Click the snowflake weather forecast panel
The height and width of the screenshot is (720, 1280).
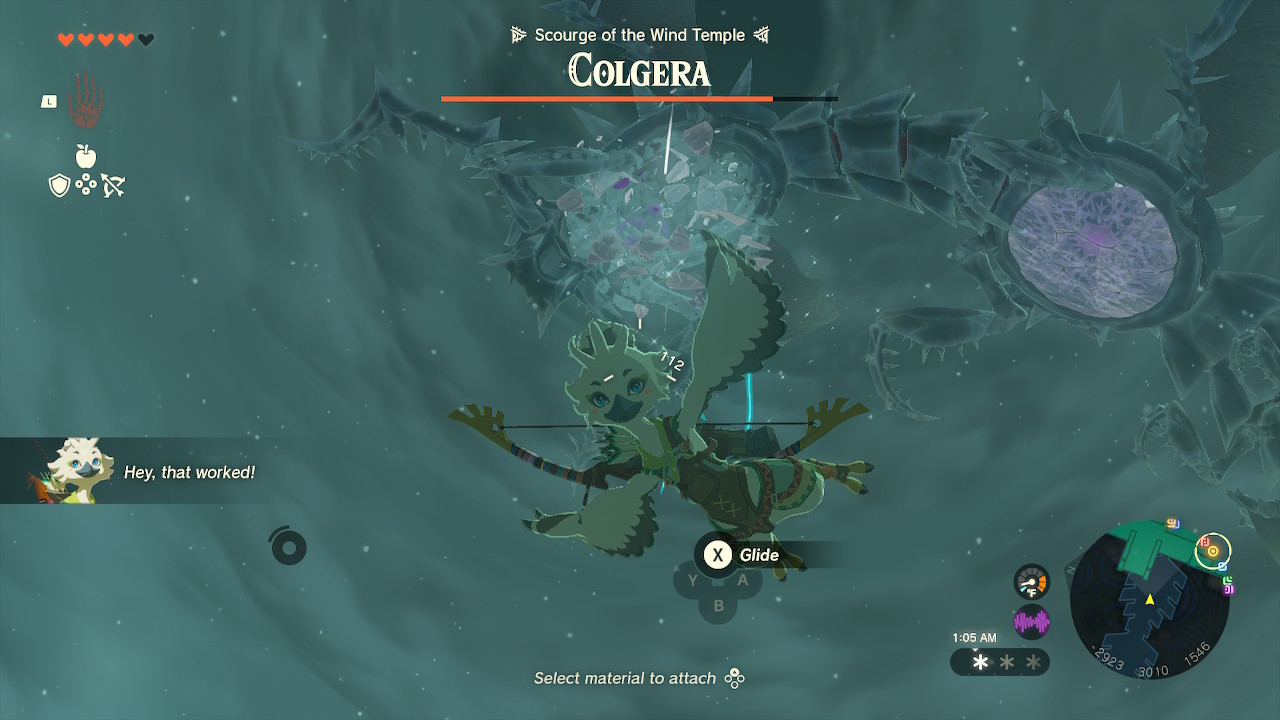point(1000,662)
